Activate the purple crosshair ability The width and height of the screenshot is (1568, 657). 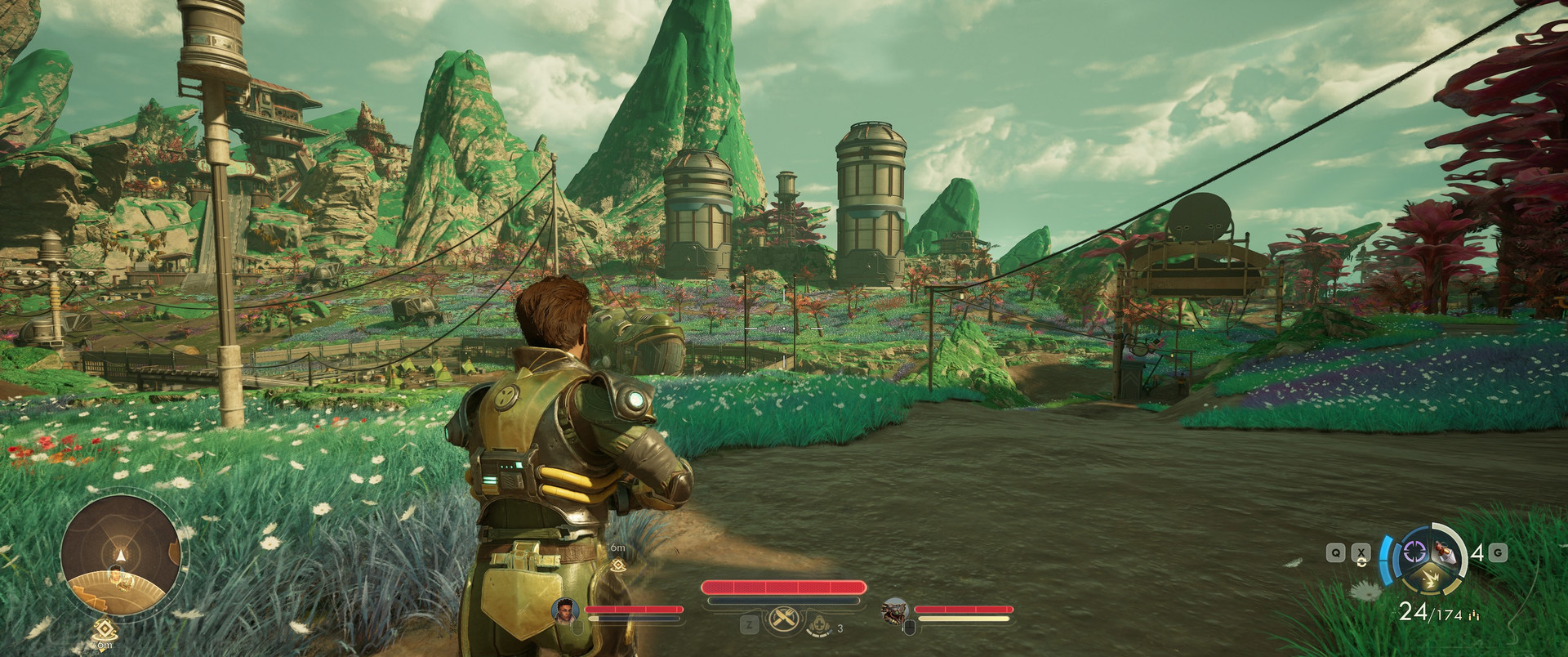click(1414, 553)
